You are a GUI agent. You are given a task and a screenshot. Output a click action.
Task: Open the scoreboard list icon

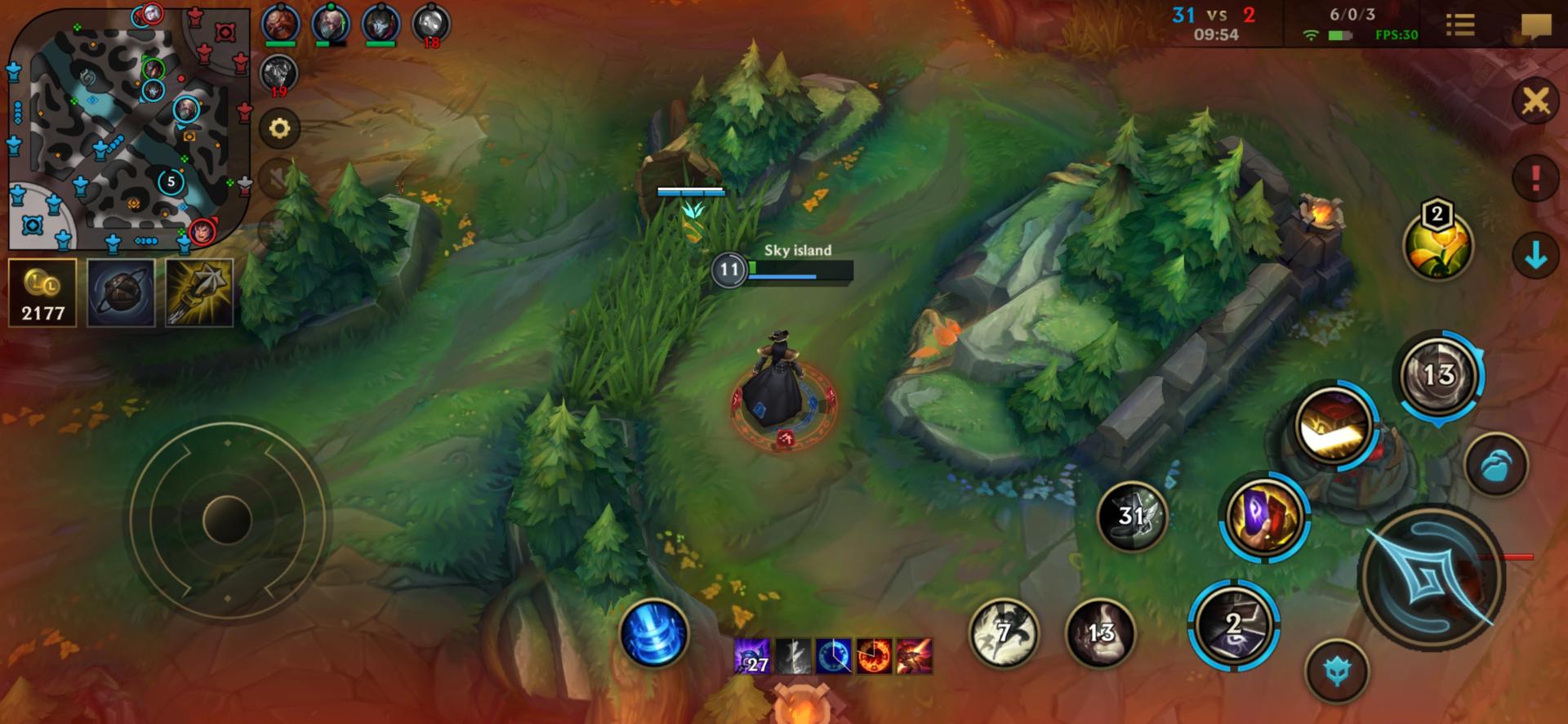1460,25
